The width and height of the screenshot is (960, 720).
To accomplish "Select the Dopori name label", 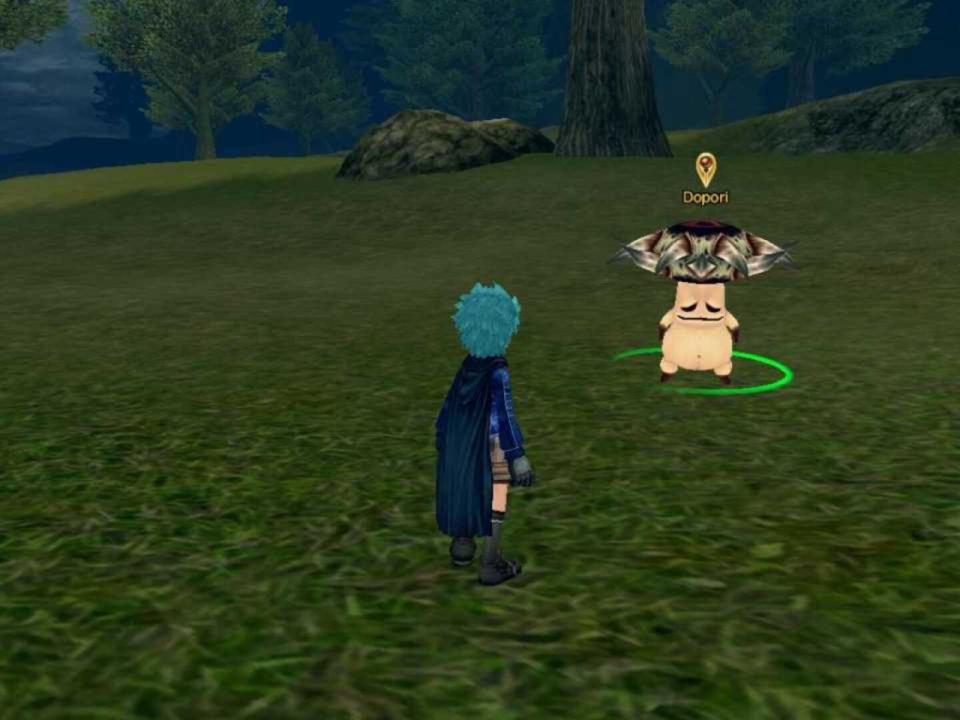I will [x=705, y=197].
